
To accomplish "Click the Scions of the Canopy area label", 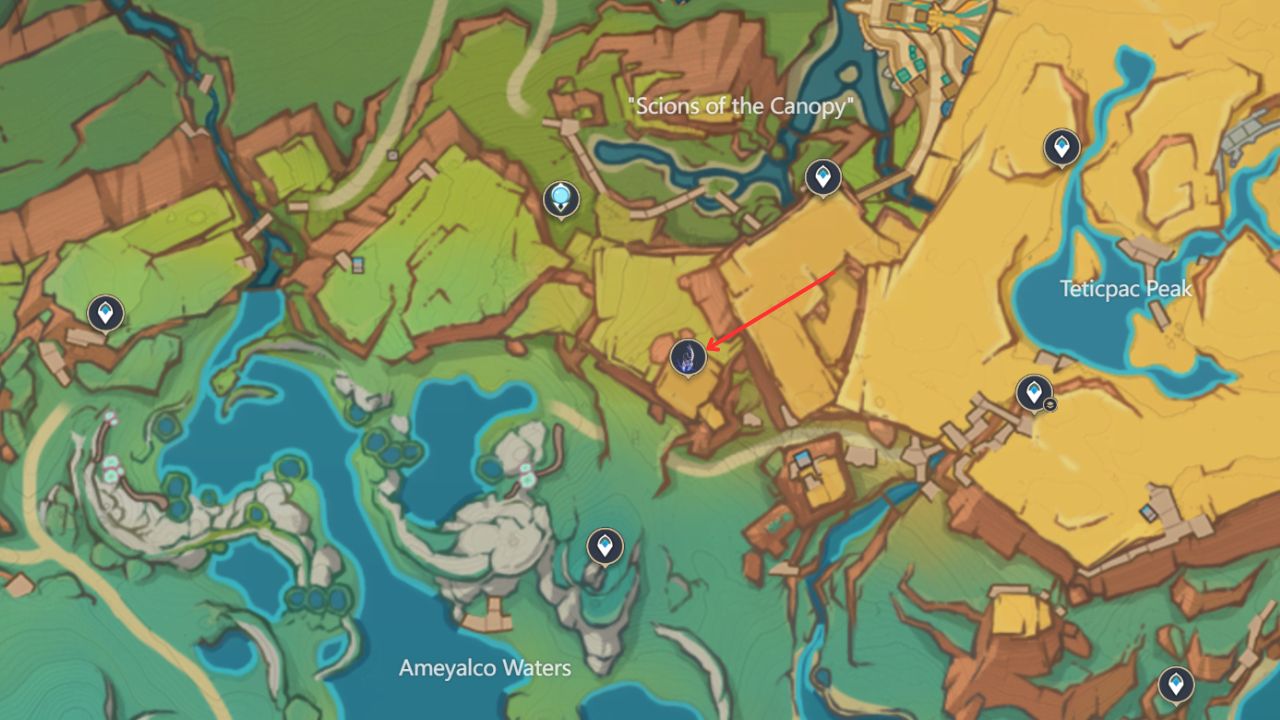I will click(x=740, y=103).
